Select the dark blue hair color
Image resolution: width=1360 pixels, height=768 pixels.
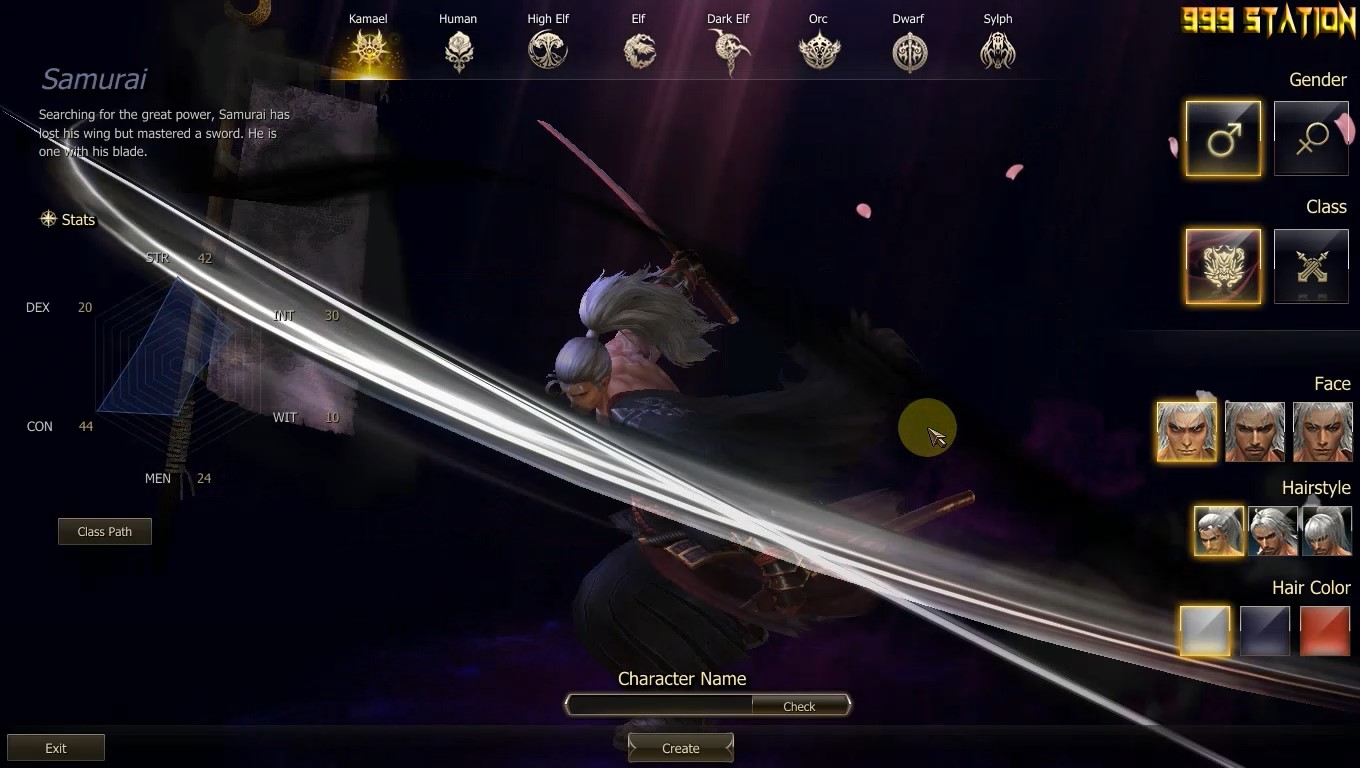point(1265,631)
